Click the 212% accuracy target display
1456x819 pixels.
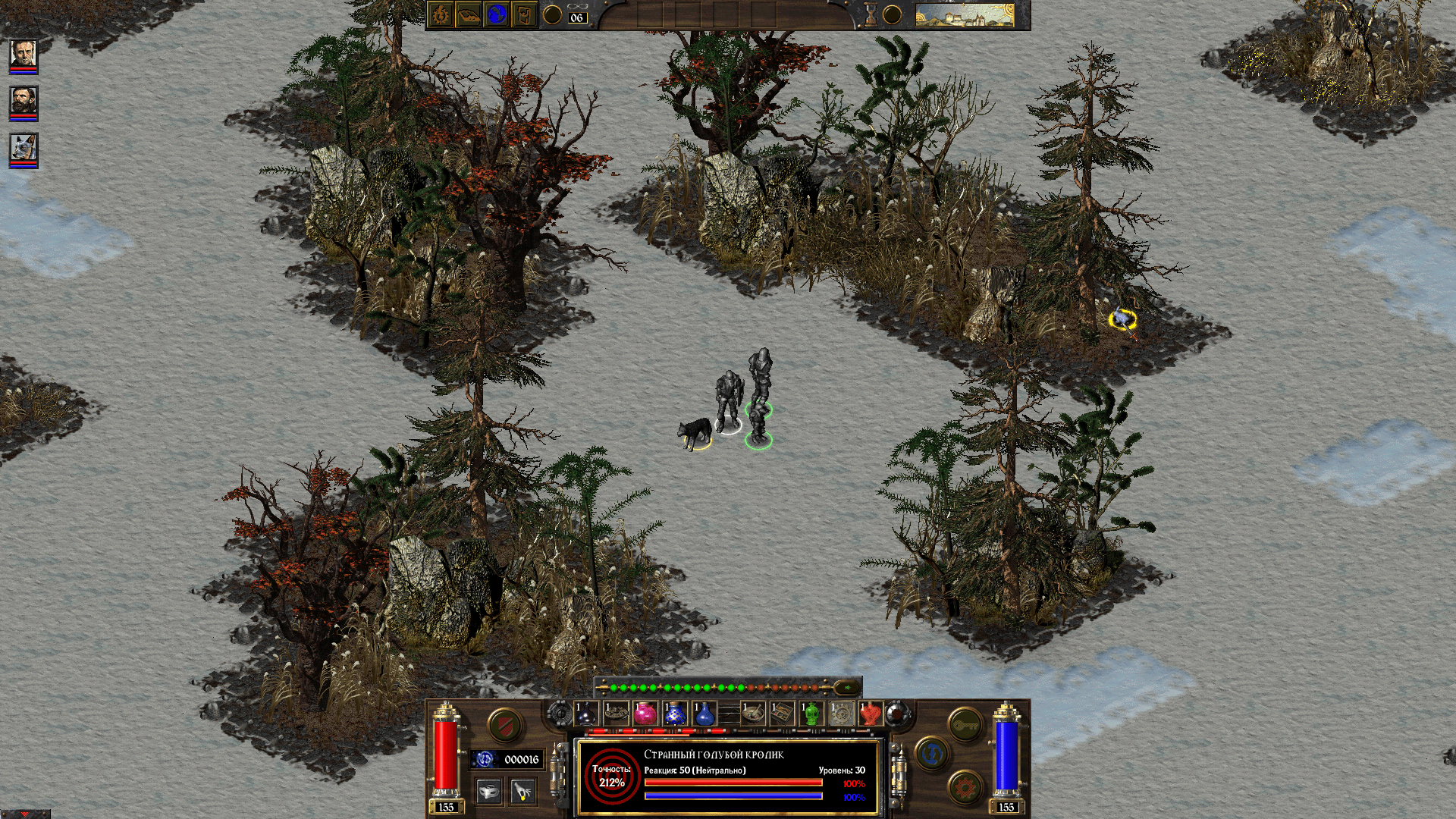[x=613, y=777]
